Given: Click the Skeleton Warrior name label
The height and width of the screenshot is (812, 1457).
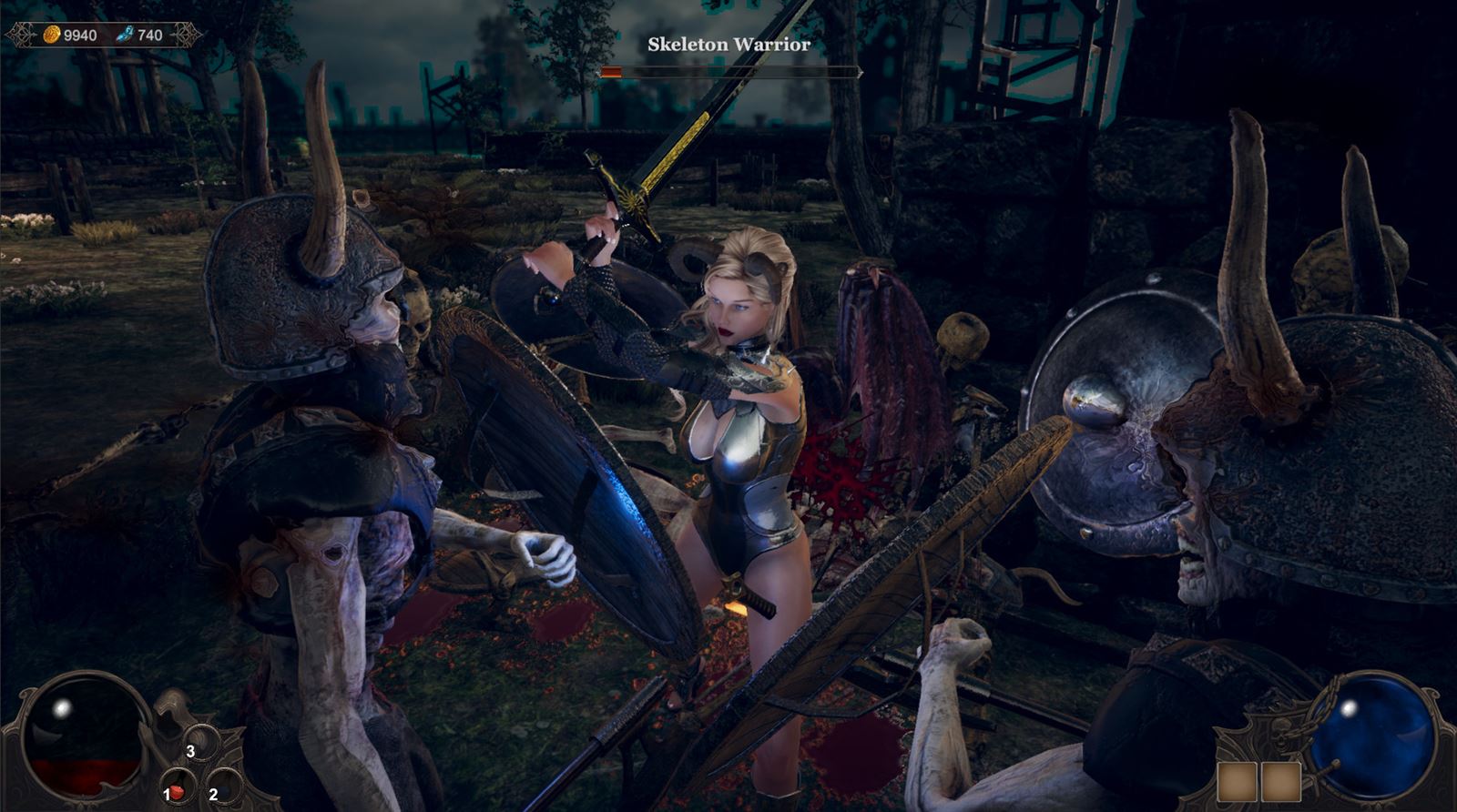Looking at the screenshot, I should 728,44.
